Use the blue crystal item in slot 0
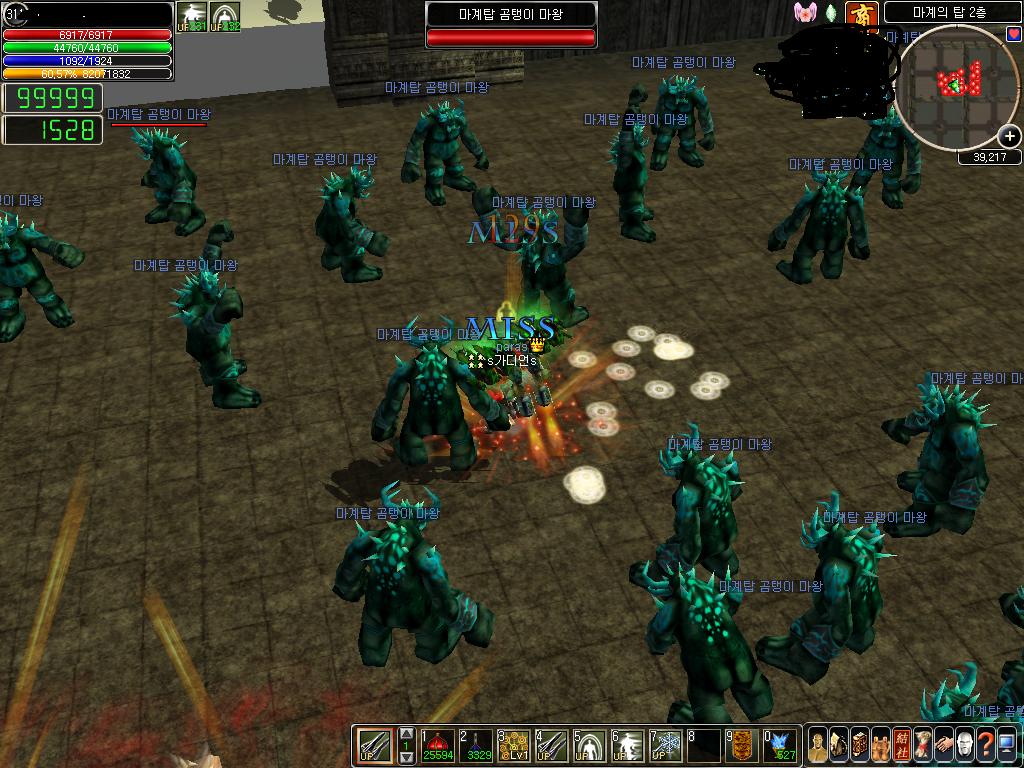Viewport: 1024px width, 768px height. pos(780,745)
